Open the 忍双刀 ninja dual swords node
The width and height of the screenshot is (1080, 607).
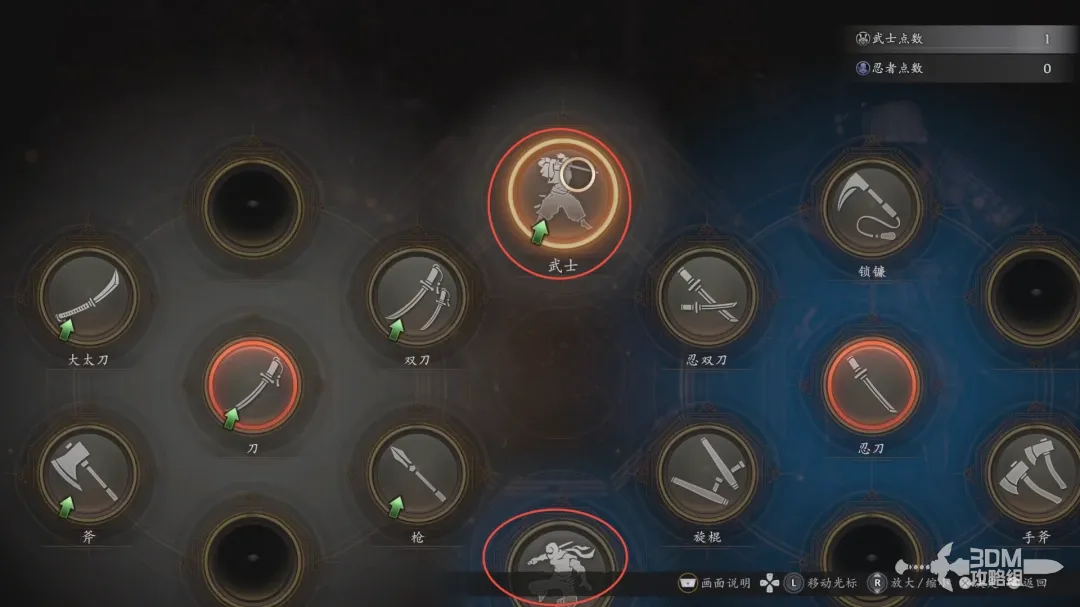pos(707,296)
